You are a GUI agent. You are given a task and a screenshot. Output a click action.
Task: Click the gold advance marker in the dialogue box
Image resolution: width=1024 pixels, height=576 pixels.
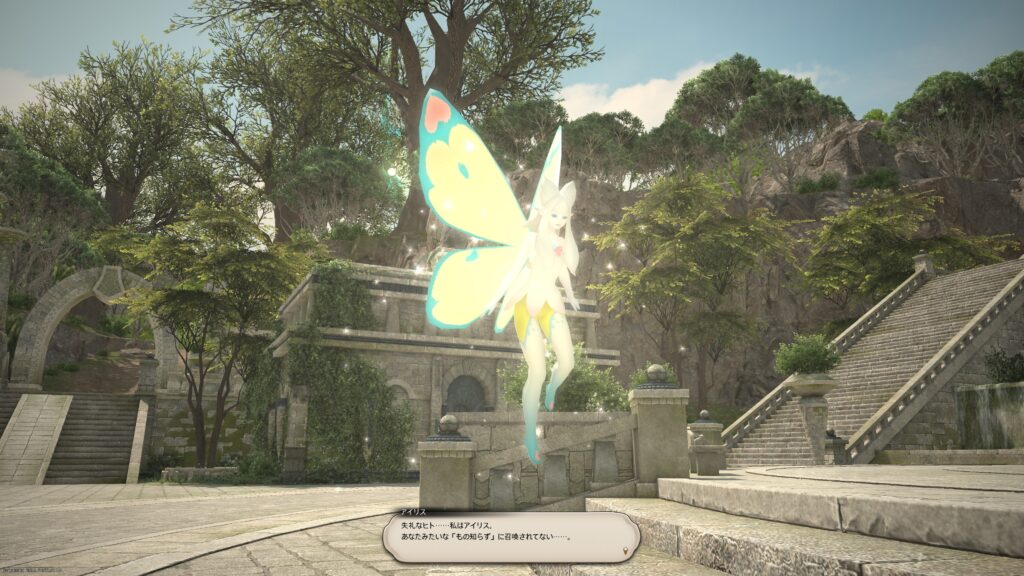[x=626, y=551]
